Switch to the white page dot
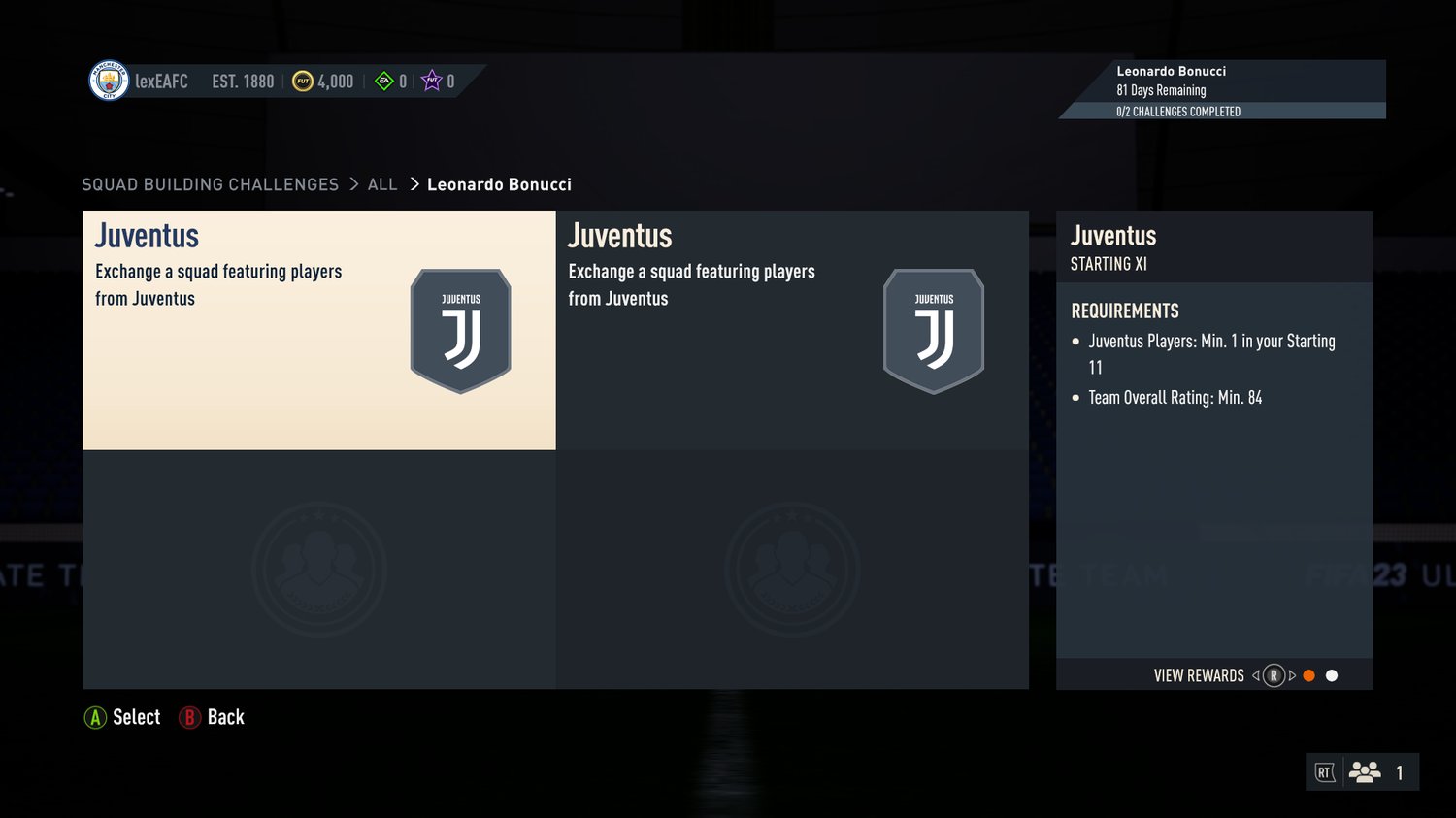The height and width of the screenshot is (818, 1456). coord(1332,675)
